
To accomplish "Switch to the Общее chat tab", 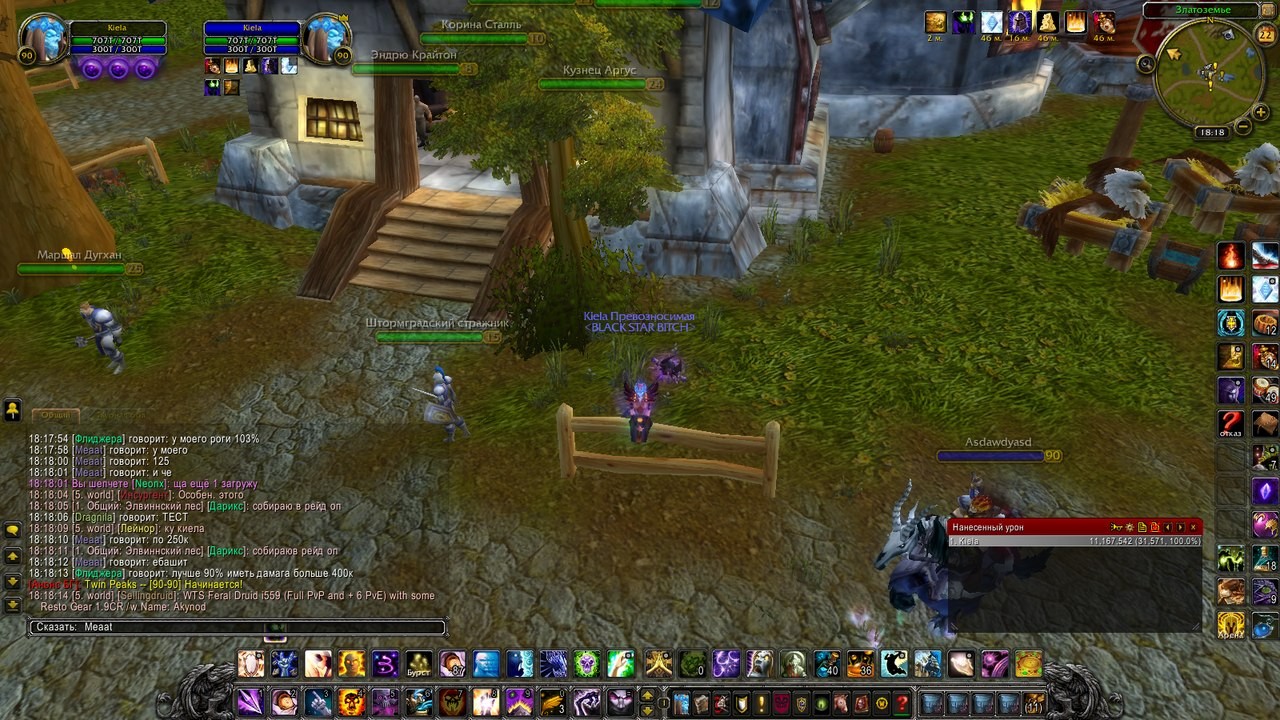I will point(55,414).
